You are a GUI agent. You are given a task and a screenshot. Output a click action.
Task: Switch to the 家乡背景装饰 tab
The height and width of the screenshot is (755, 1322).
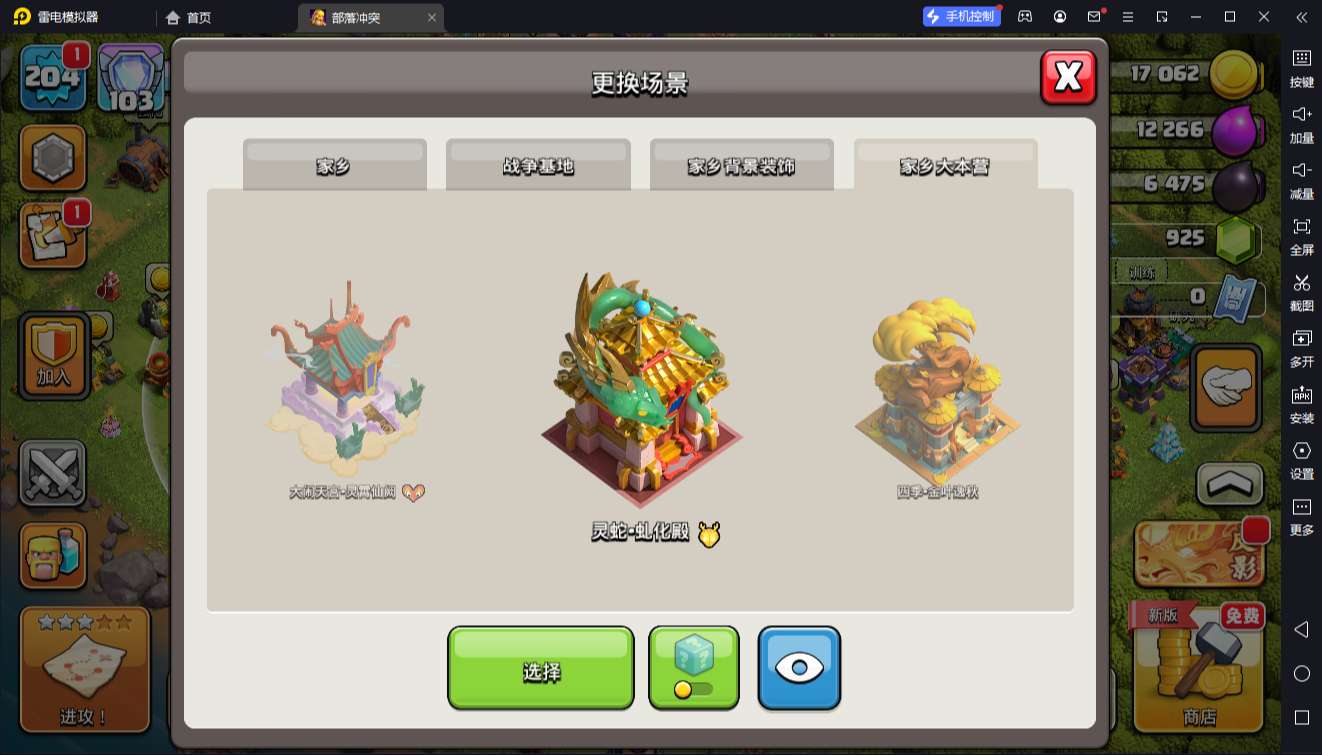(x=741, y=165)
